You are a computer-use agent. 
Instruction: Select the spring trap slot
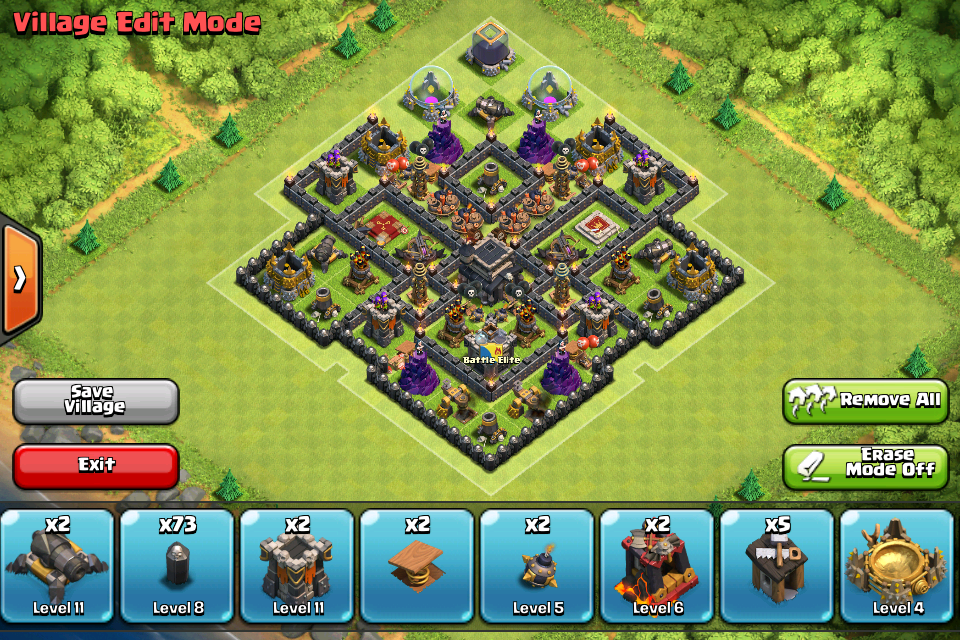click(x=417, y=566)
